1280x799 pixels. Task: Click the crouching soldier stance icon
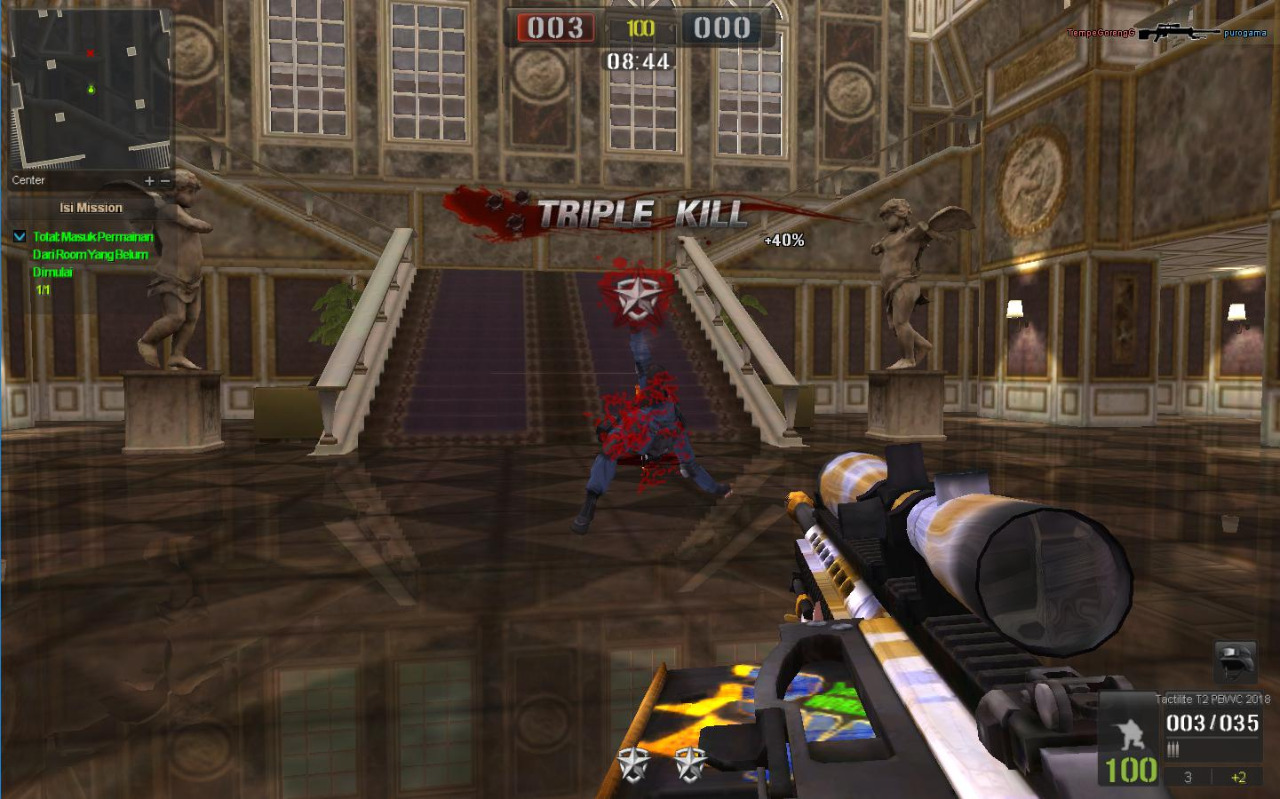coord(1129,727)
